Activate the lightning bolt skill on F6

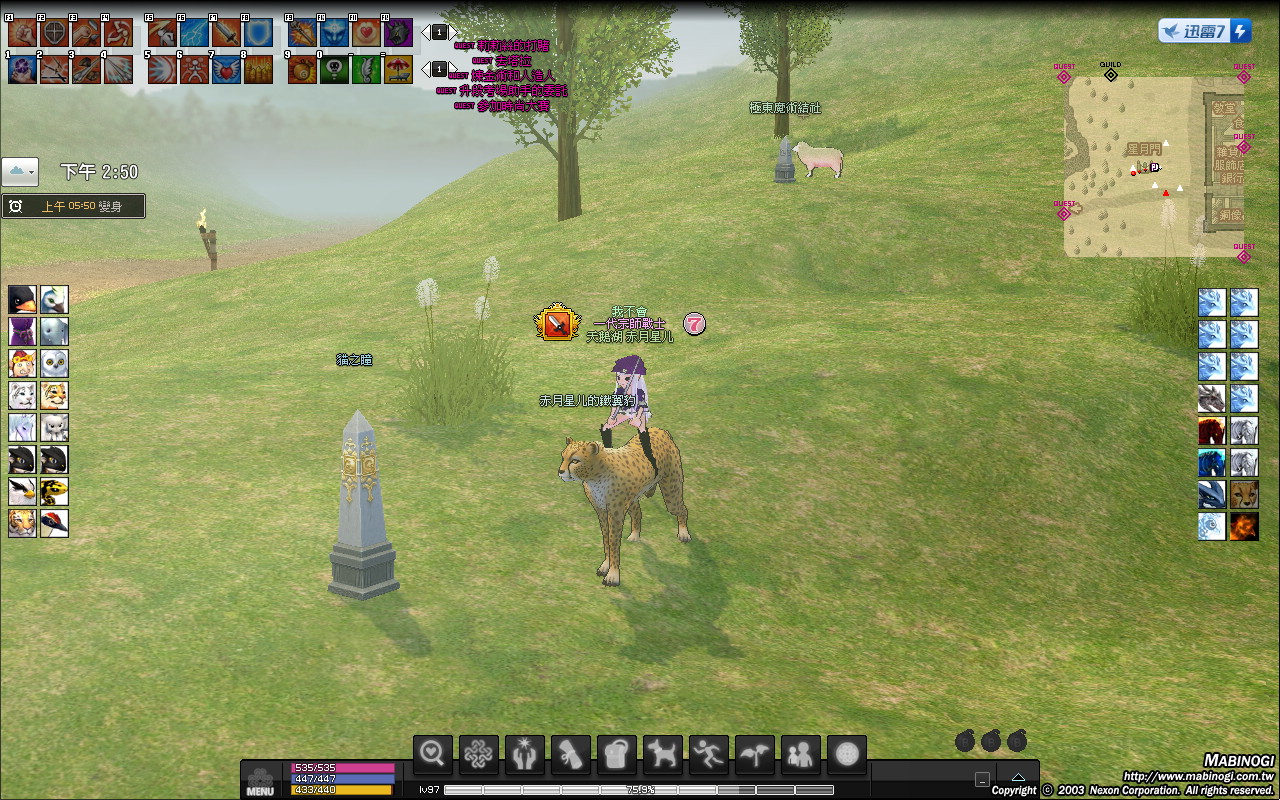point(194,33)
